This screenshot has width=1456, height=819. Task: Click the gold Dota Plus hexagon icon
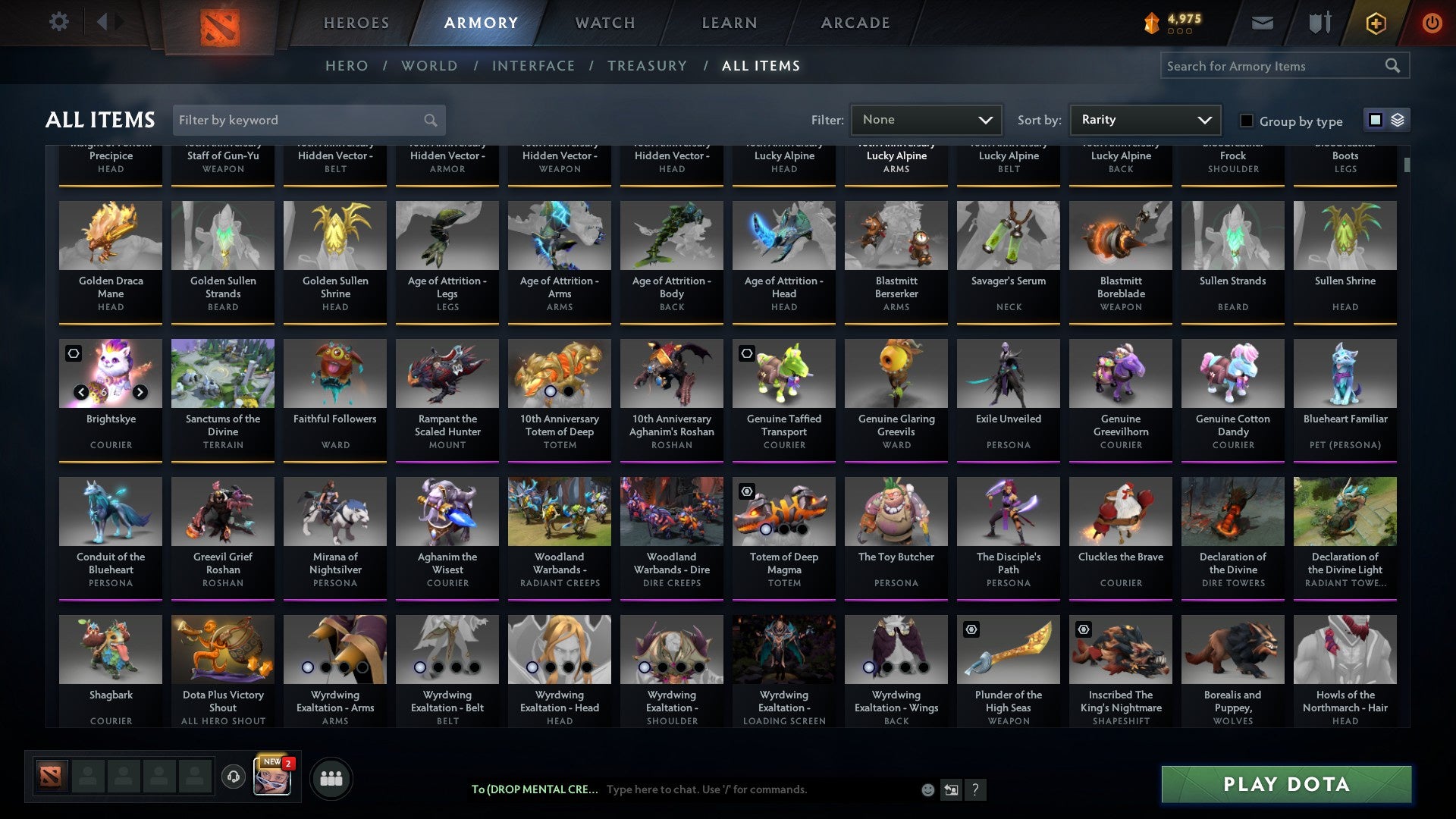[1375, 23]
